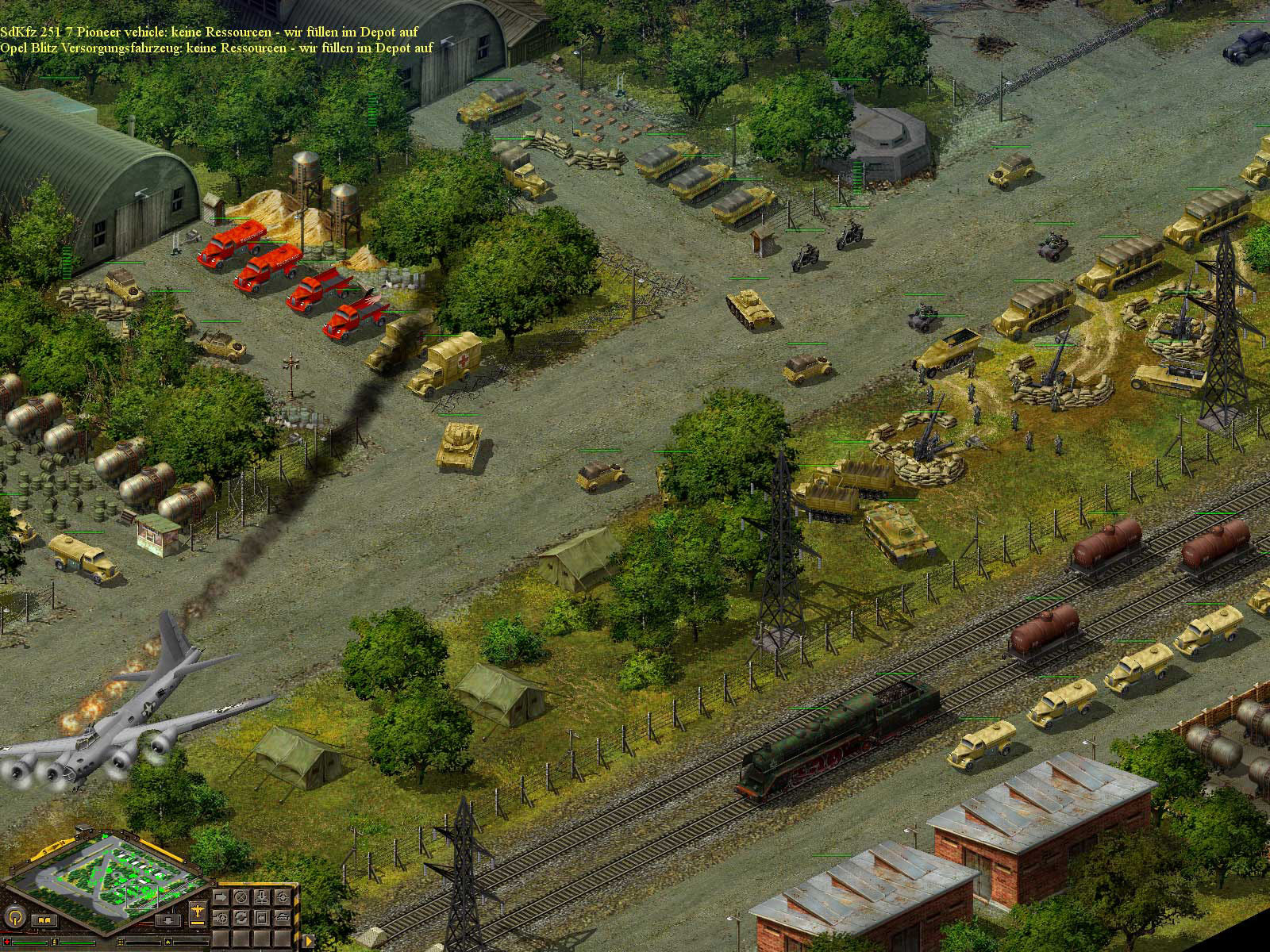Click the SdKfz 251 Pioneer vehicle message

click(x=210, y=32)
